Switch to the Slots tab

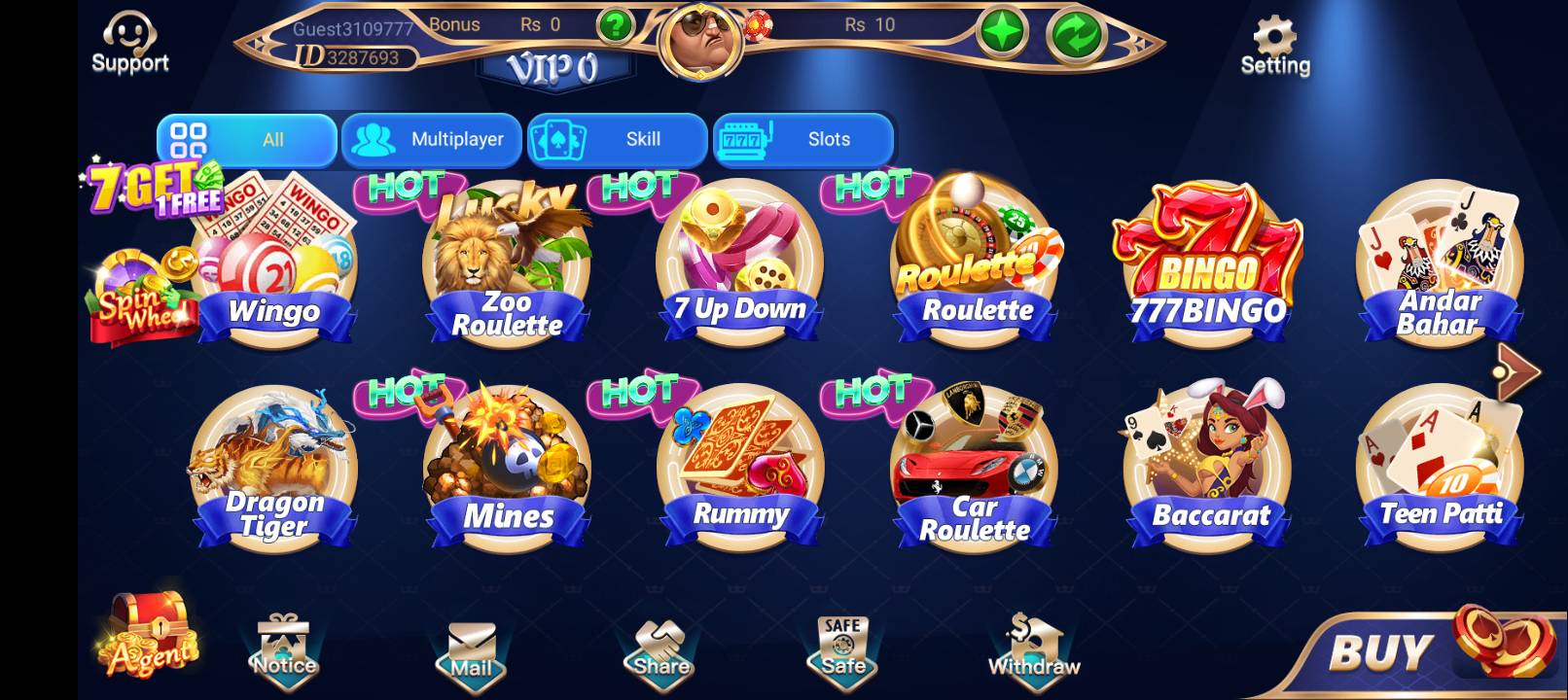pyautogui.click(x=804, y=139)
